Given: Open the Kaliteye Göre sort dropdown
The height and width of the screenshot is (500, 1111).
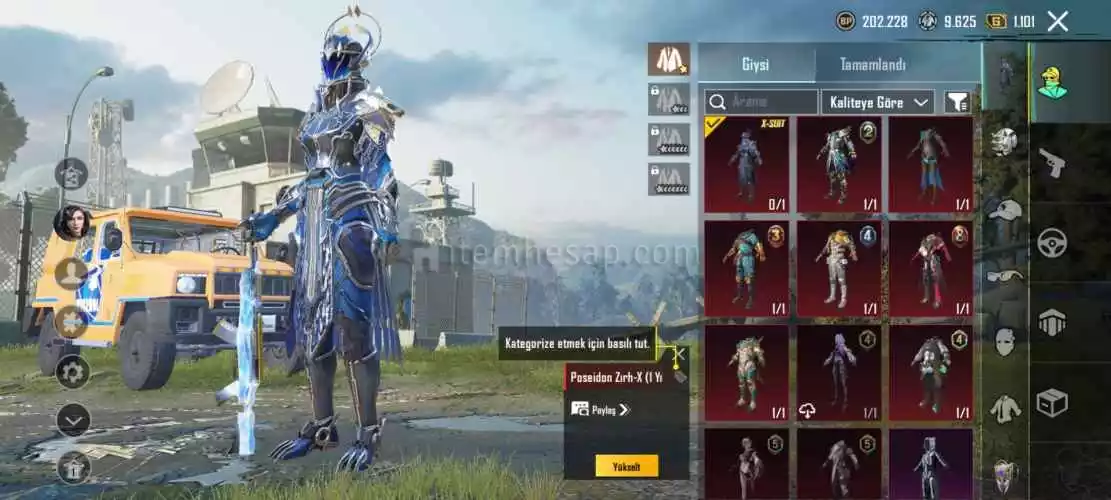Looking at the screenshot, I should point(877,102).
